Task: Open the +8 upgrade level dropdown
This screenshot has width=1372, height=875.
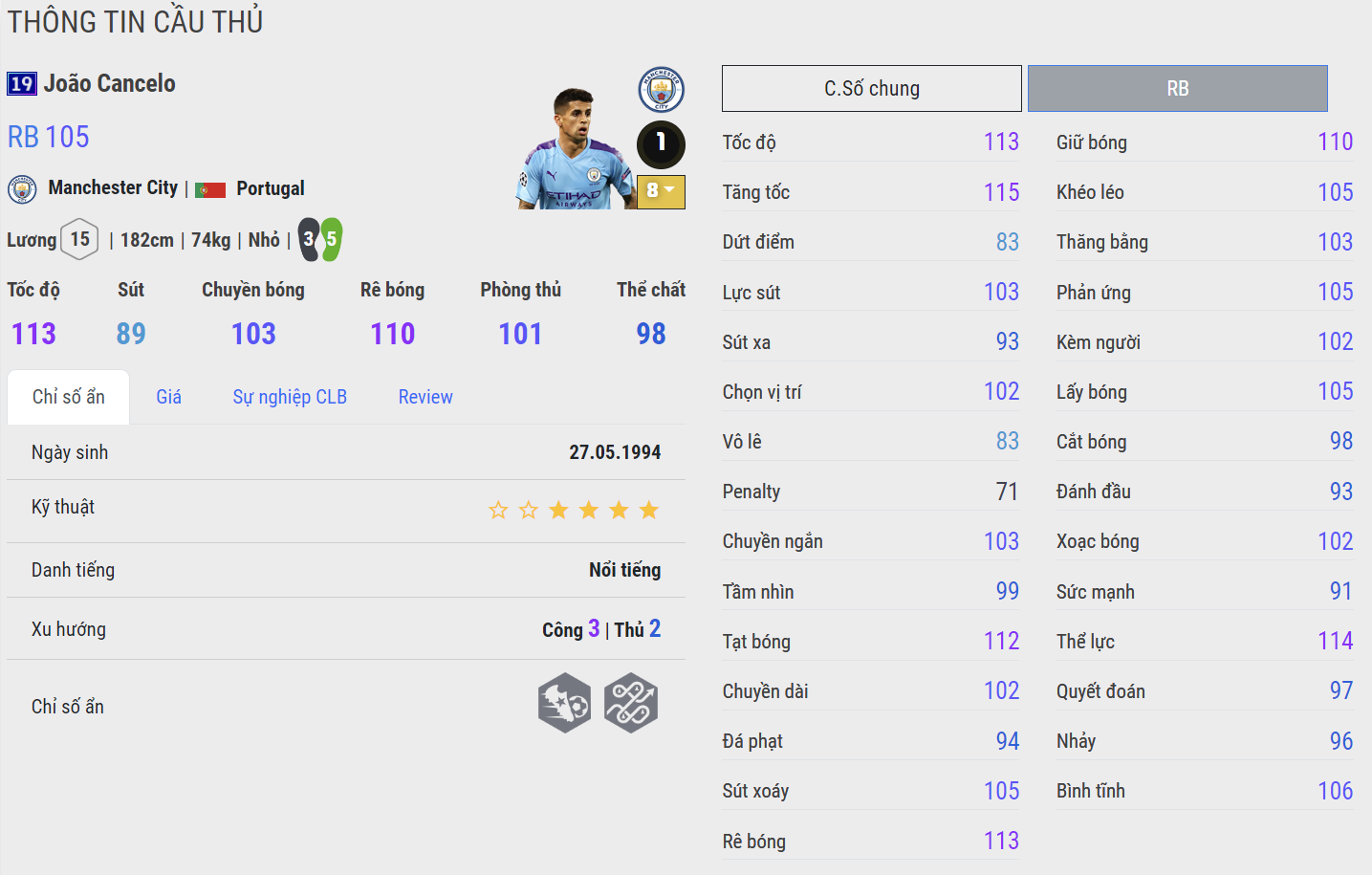Action: pos(661,192)
